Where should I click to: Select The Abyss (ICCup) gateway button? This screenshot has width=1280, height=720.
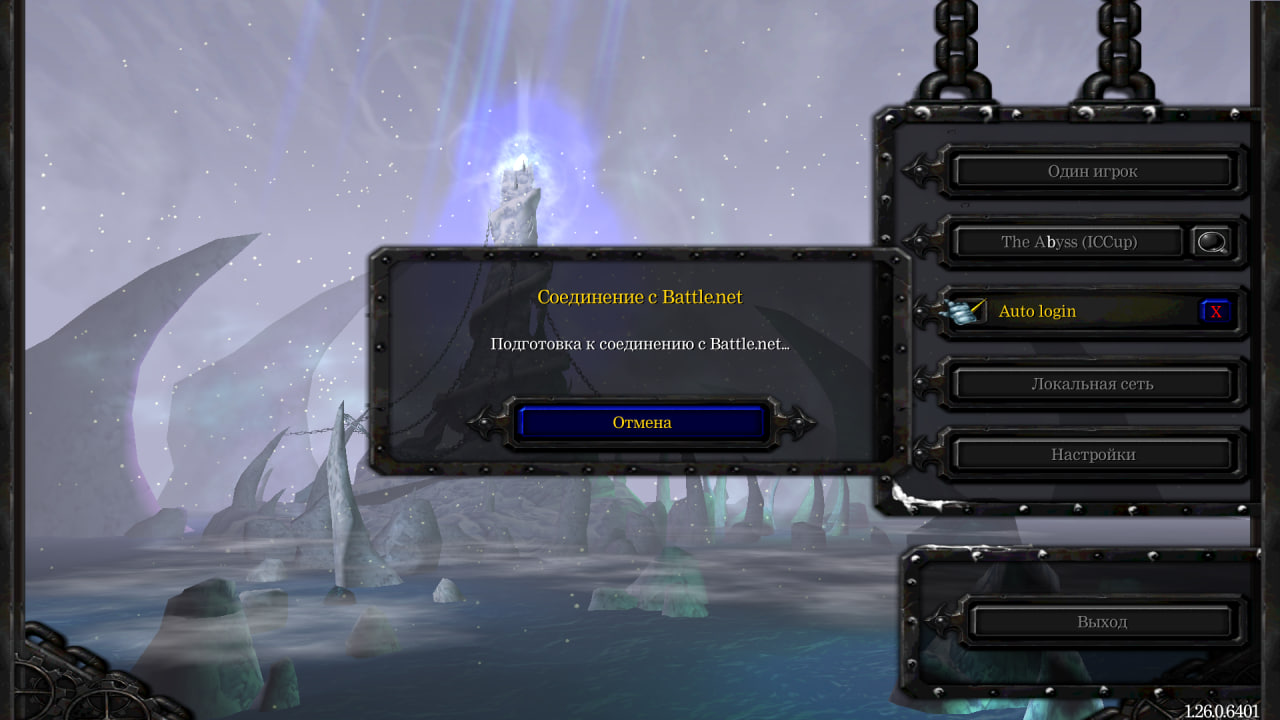pyautogui.click(x=1068, y=242)
